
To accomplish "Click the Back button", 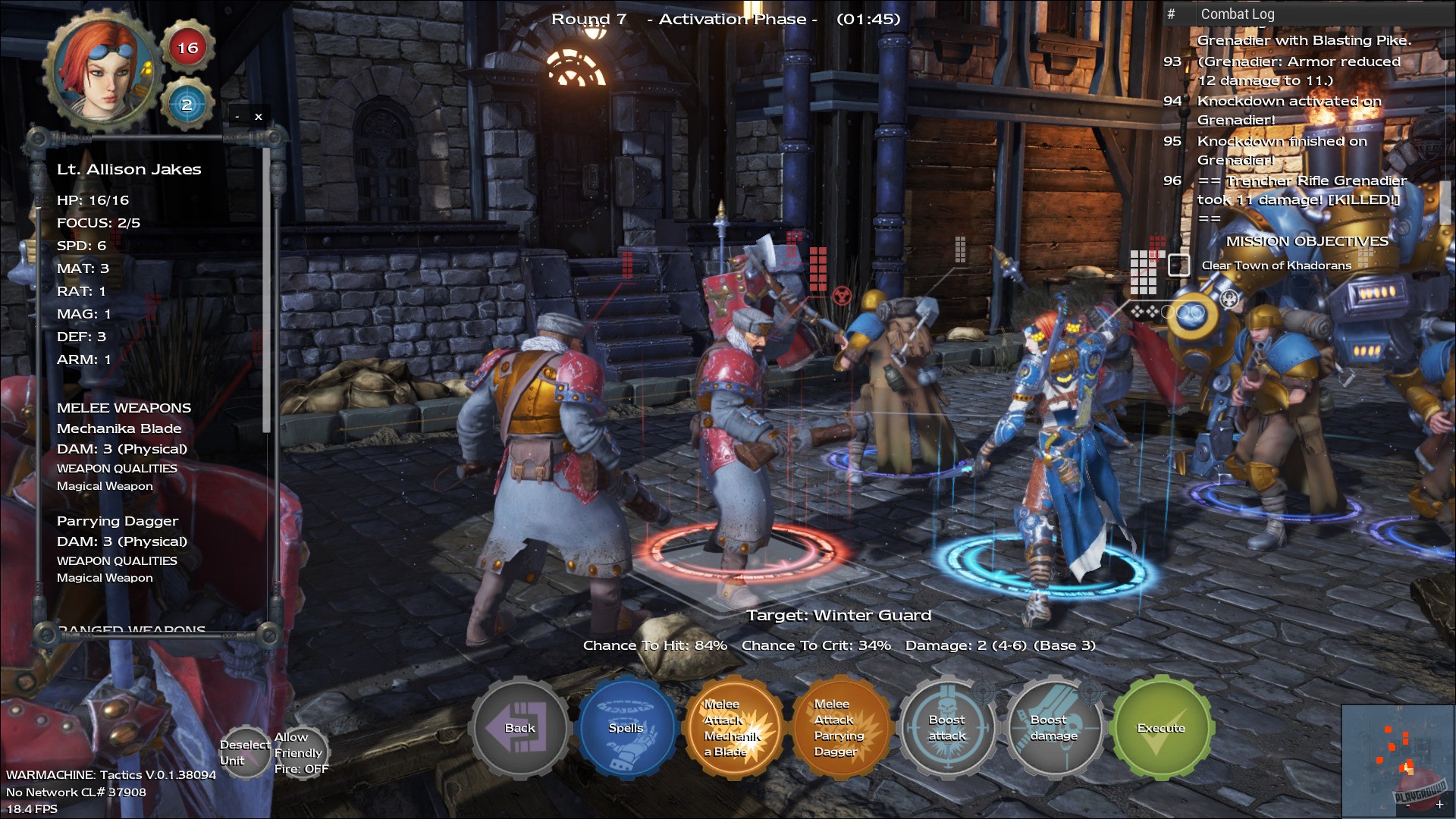I will 519,728.
